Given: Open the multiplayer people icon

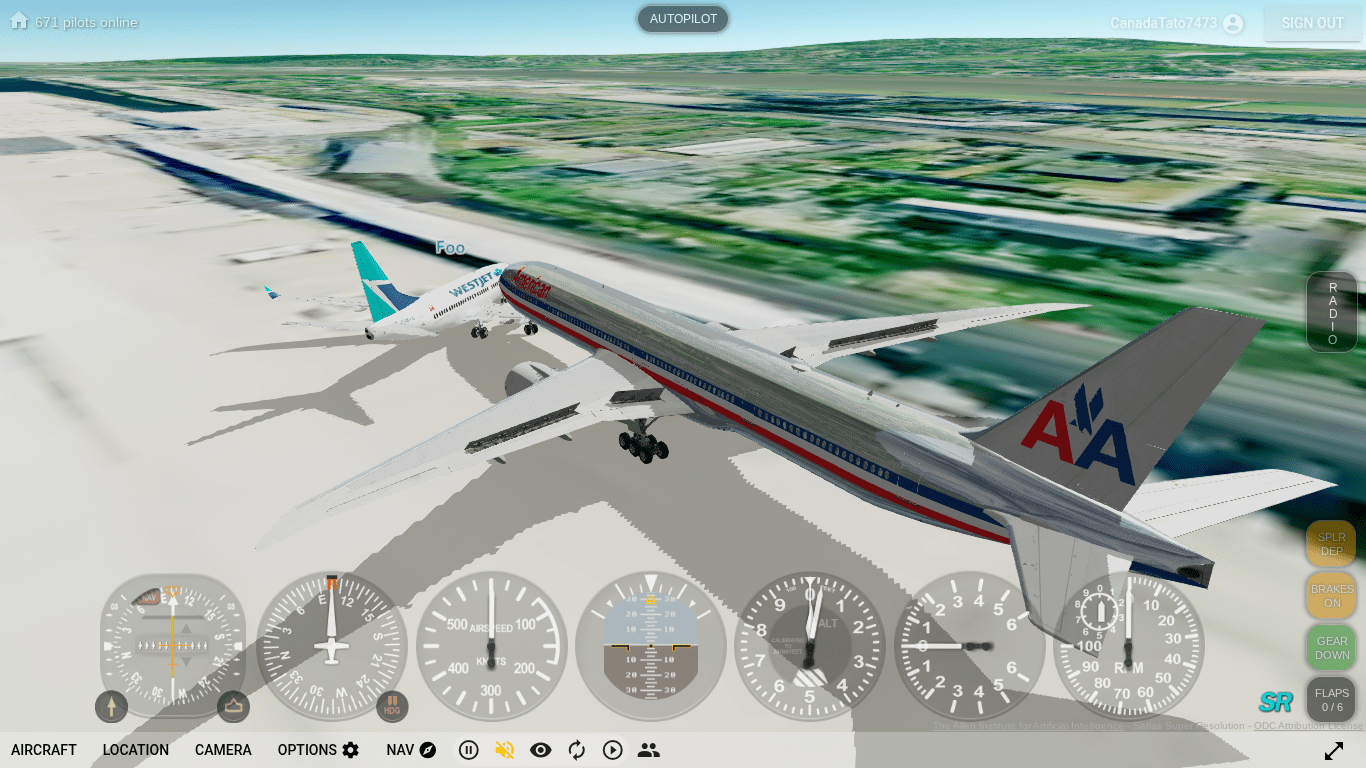Looking at the screenshot, I should (649, 750).
